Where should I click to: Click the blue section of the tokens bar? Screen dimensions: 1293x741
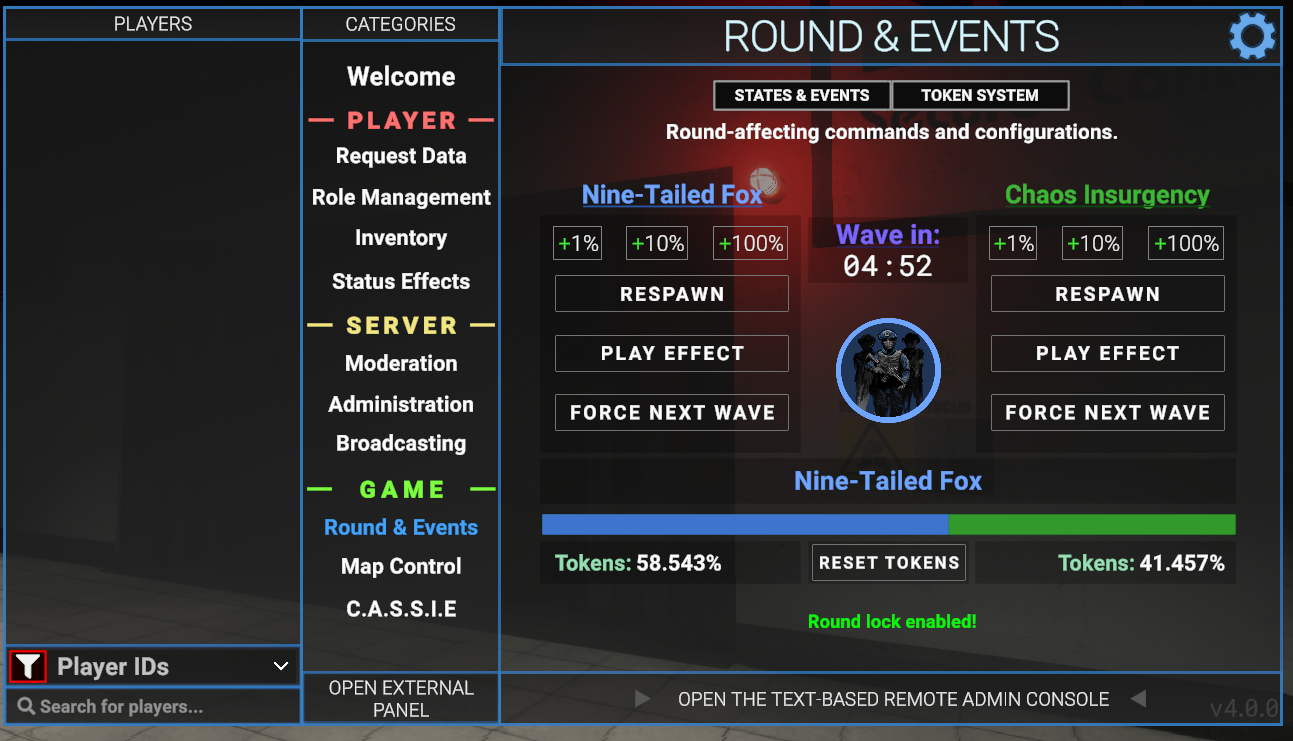(x=744, y=524)
